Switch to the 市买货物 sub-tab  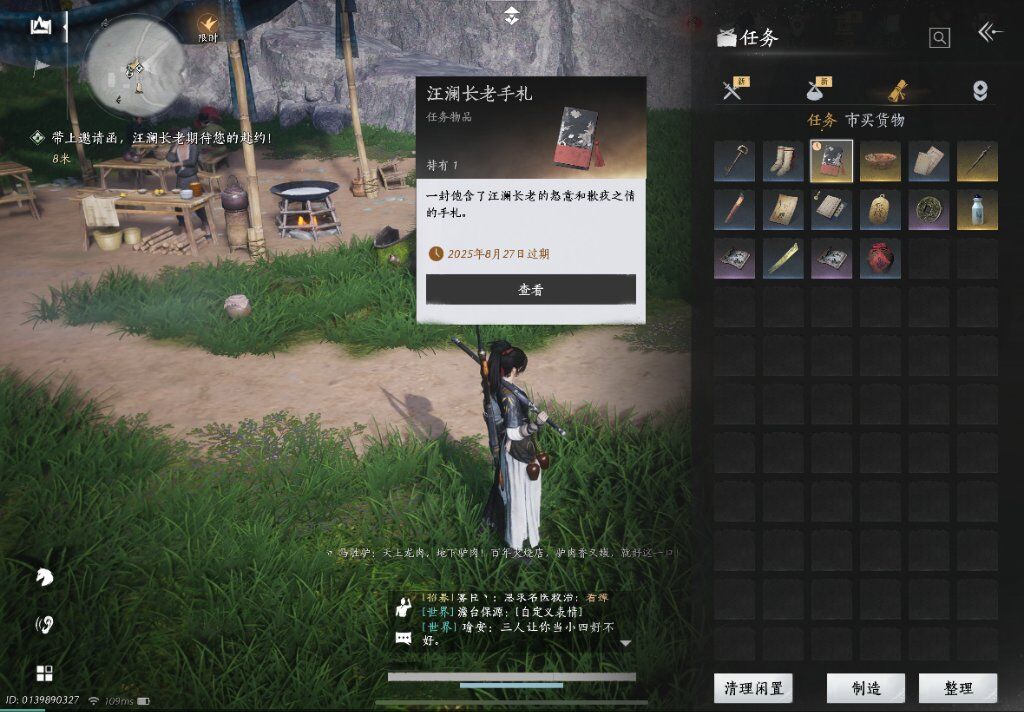coord(874,120)
